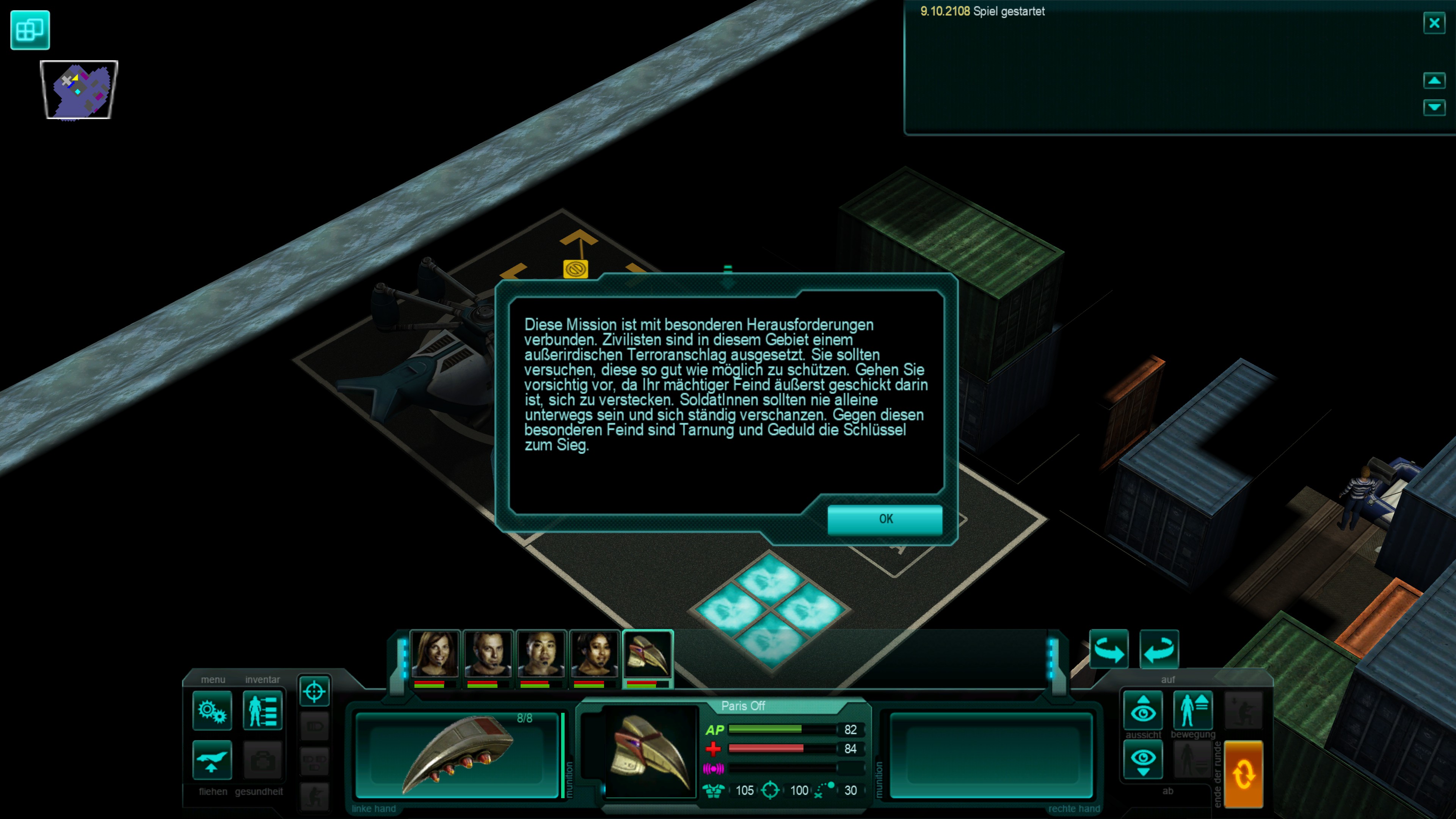Choose the fliehen aircraft escape button
This screenshot has height=819, width=1456.
click(x=212, y=759)
